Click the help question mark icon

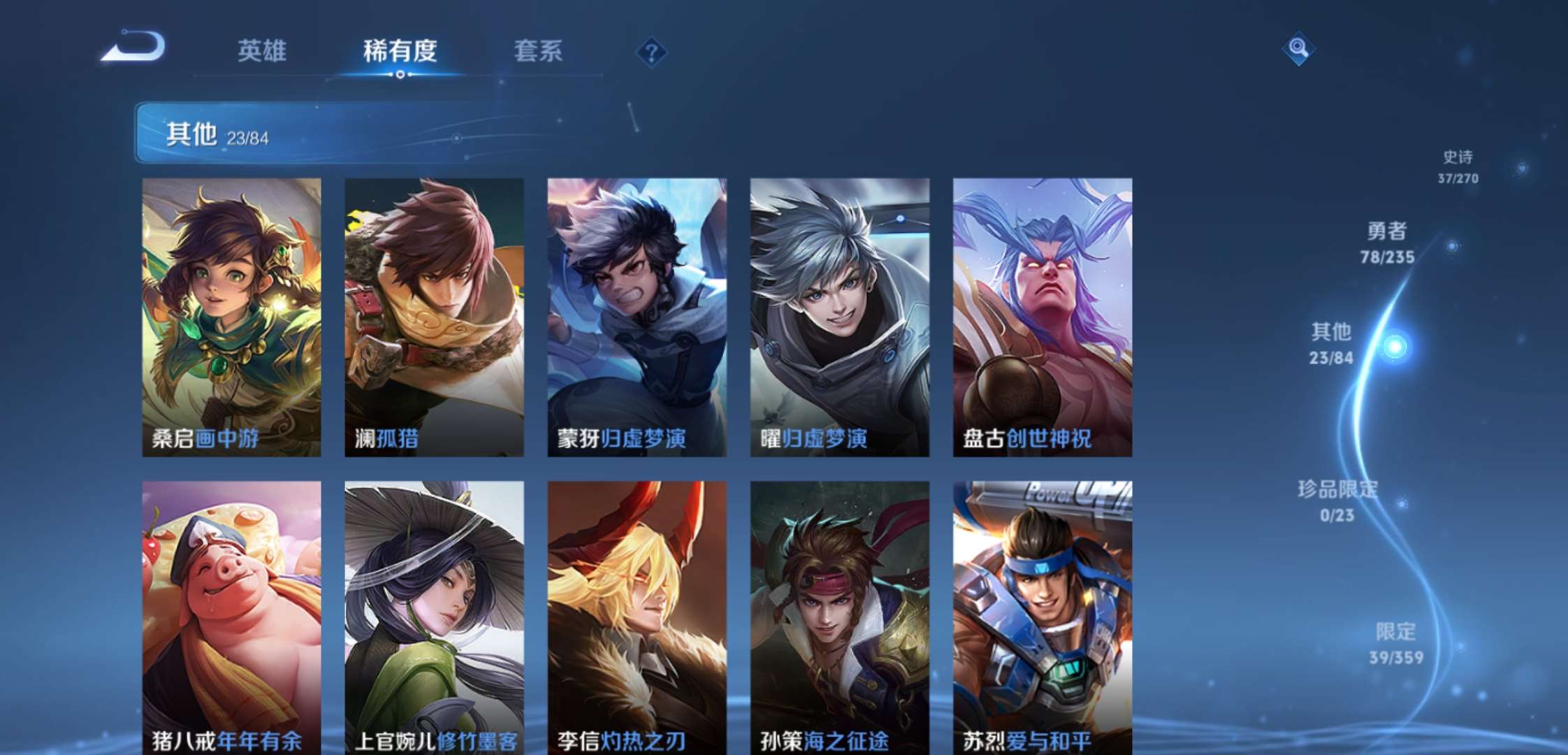pos(651,52)
